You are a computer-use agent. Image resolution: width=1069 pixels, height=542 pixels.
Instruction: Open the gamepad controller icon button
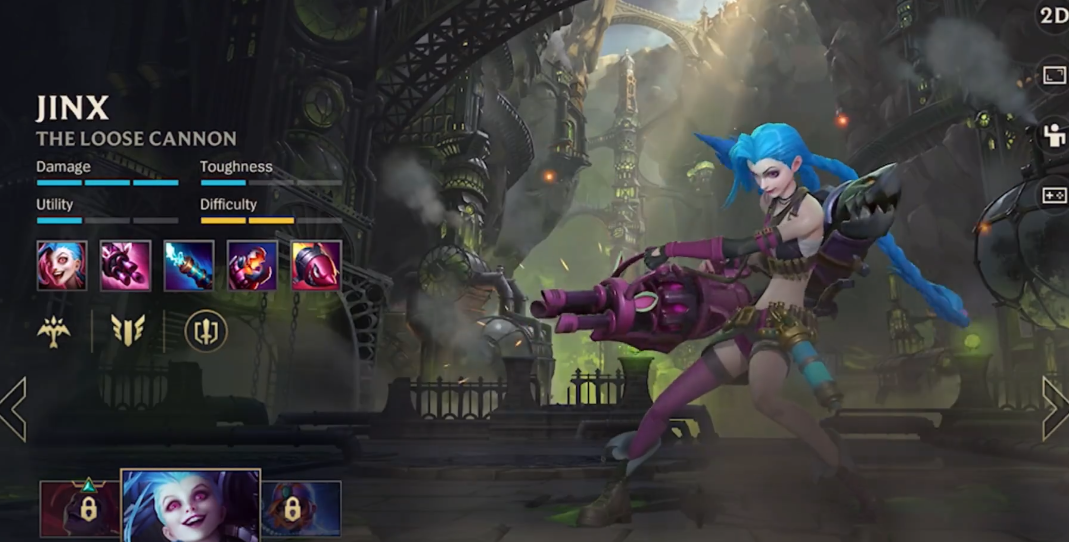(x=1053, y=196)
